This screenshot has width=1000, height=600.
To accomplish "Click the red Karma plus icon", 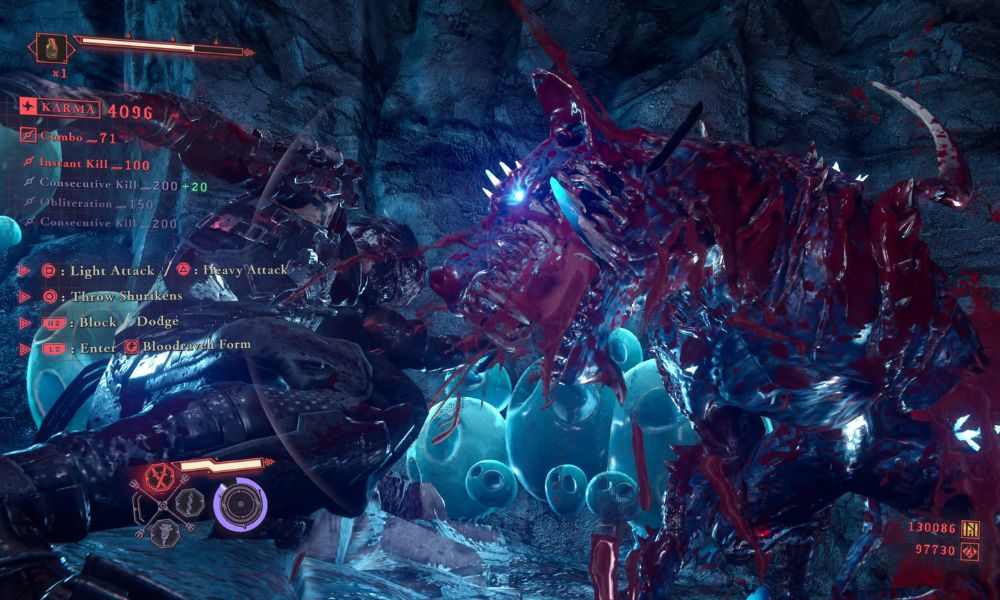I will coord(28,109).
